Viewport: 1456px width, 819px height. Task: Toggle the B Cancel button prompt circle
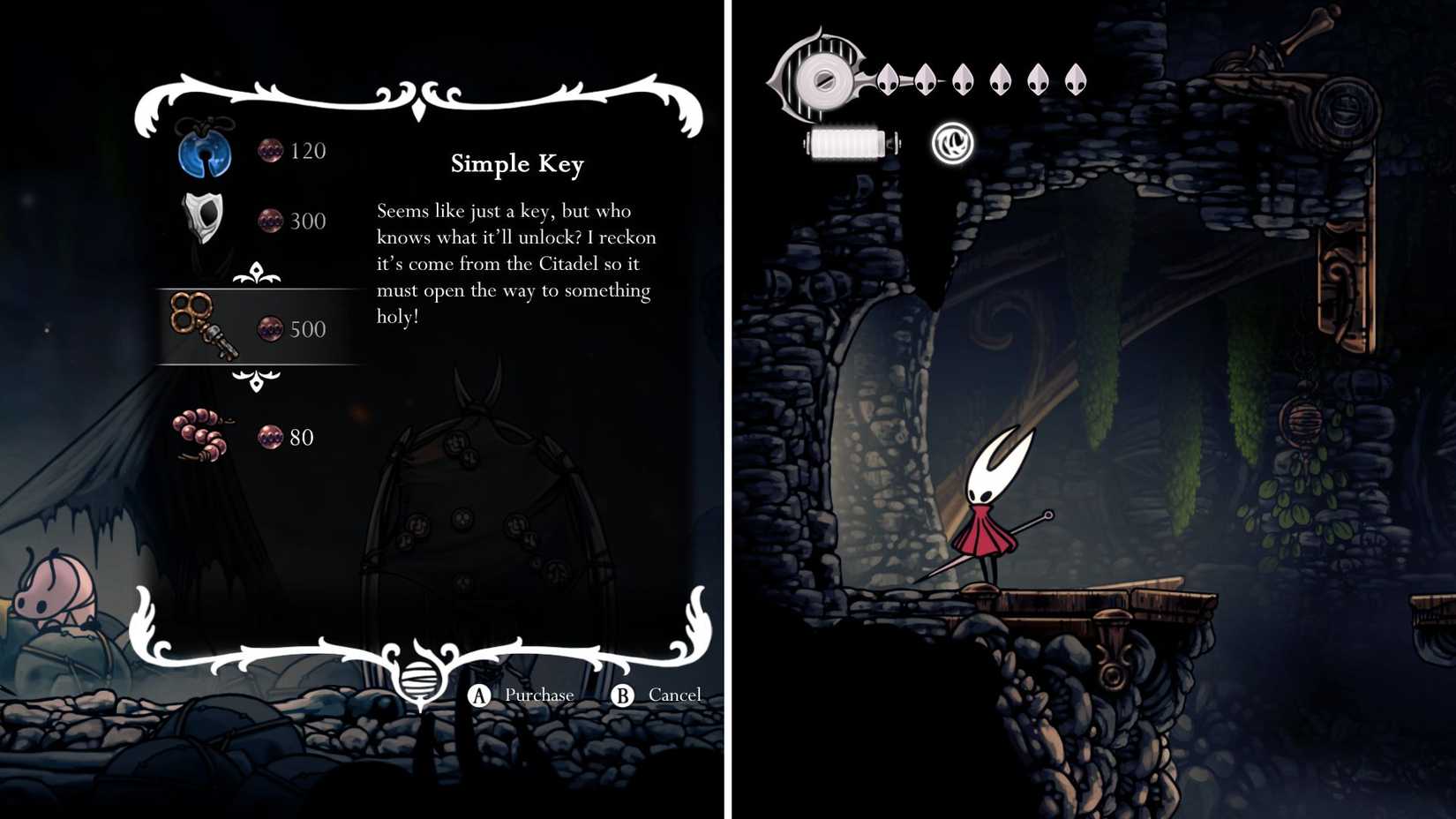(x=624, y=695)
